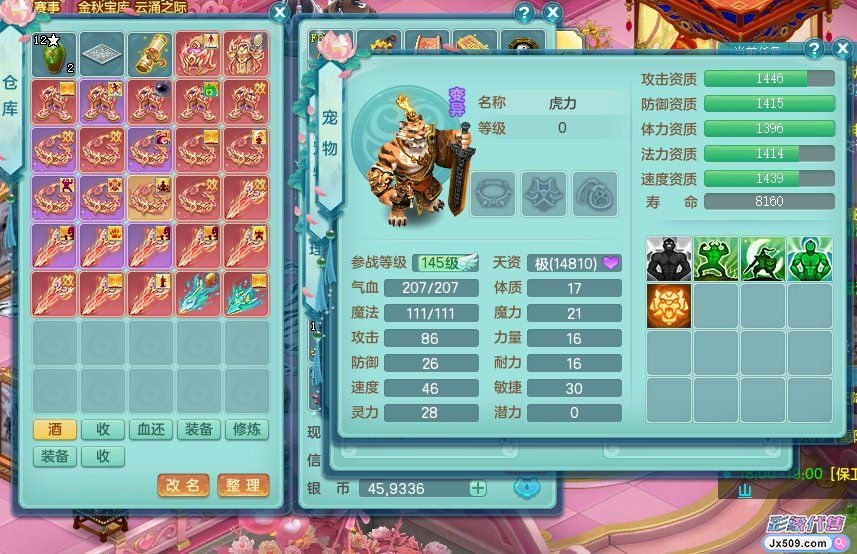Switch to the 血还 warehouse page

point(151,430)
